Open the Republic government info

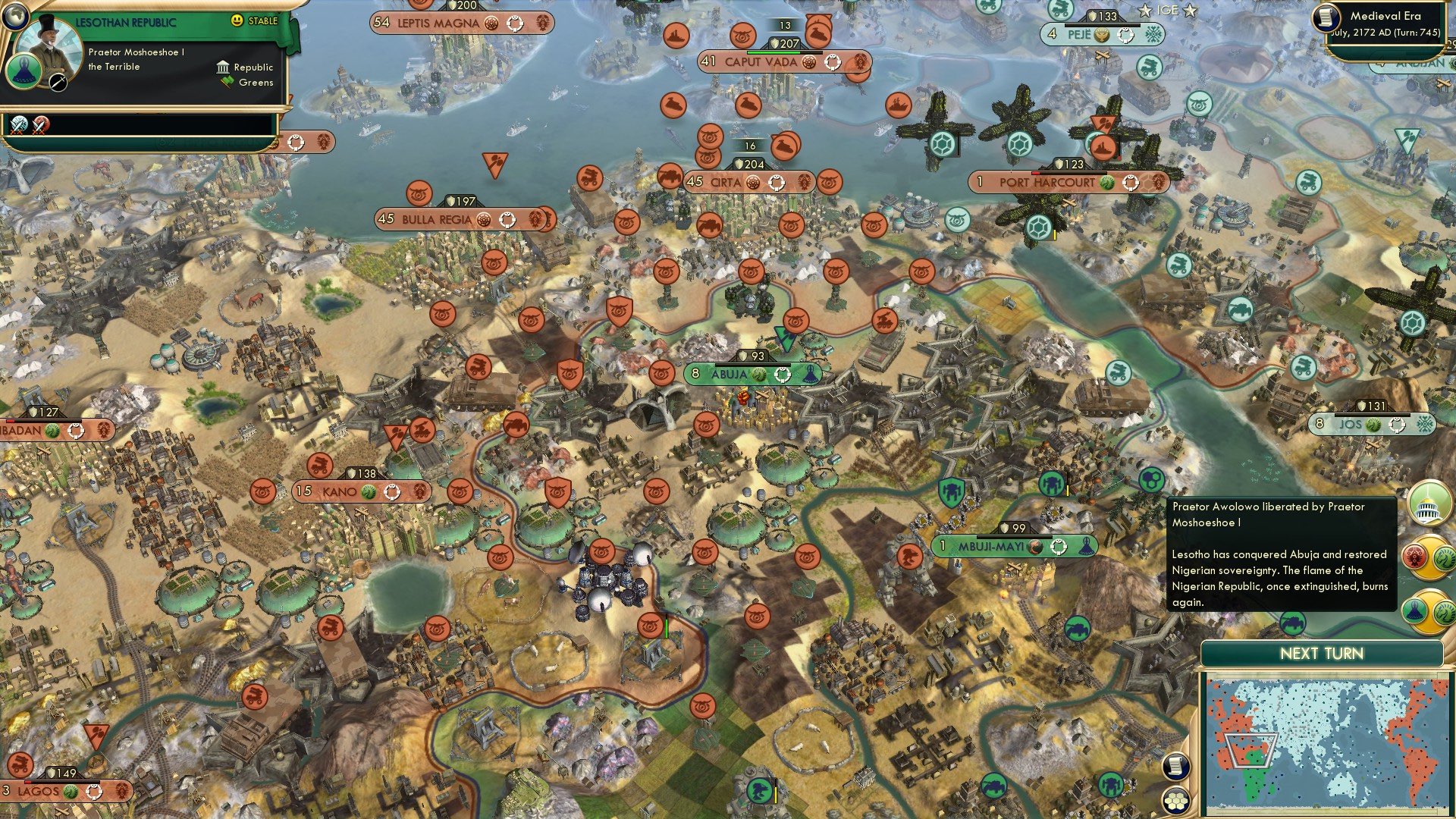pos(245,67)
